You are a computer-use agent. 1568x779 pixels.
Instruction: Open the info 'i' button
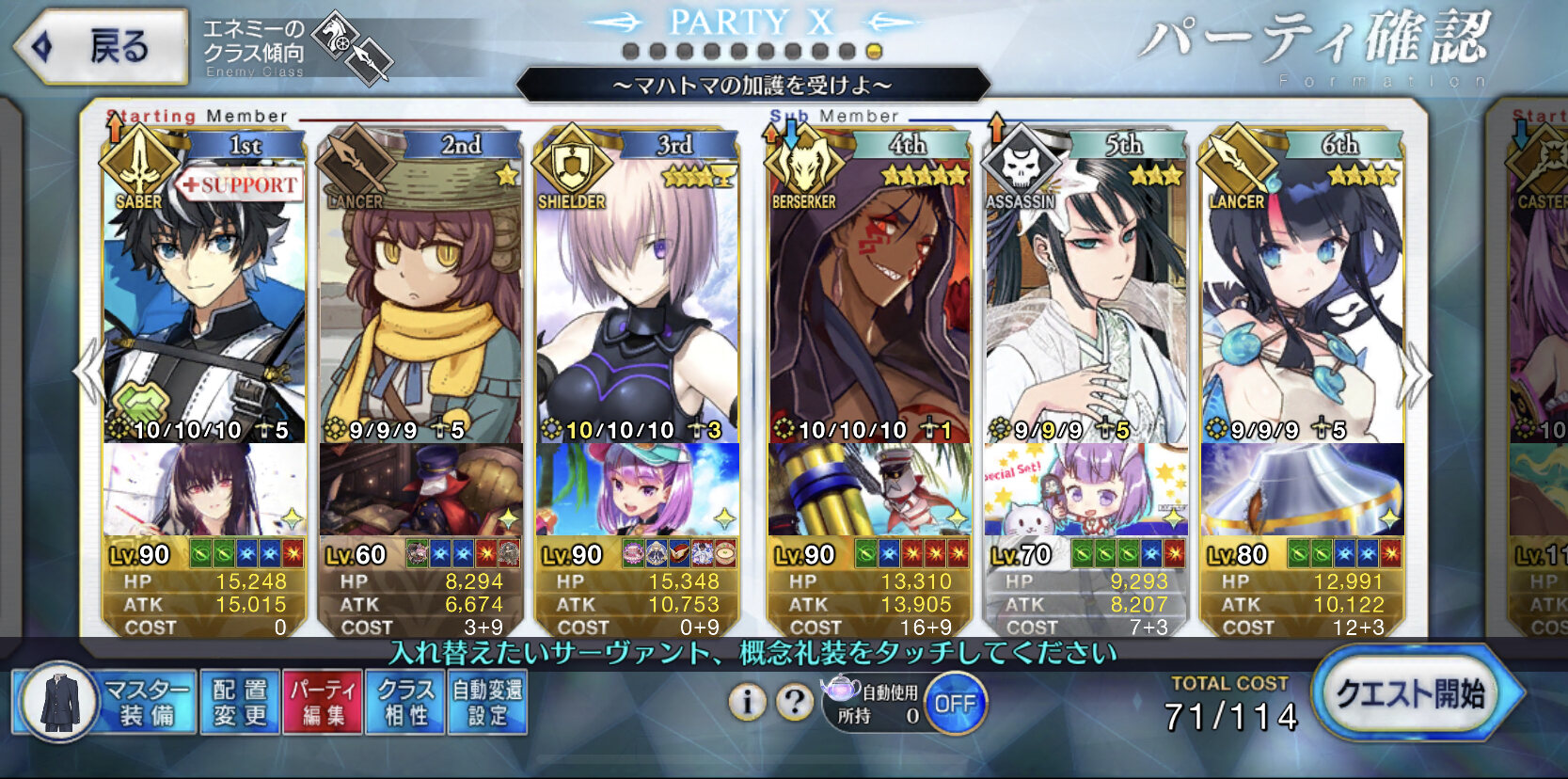[x=747, y=702]
